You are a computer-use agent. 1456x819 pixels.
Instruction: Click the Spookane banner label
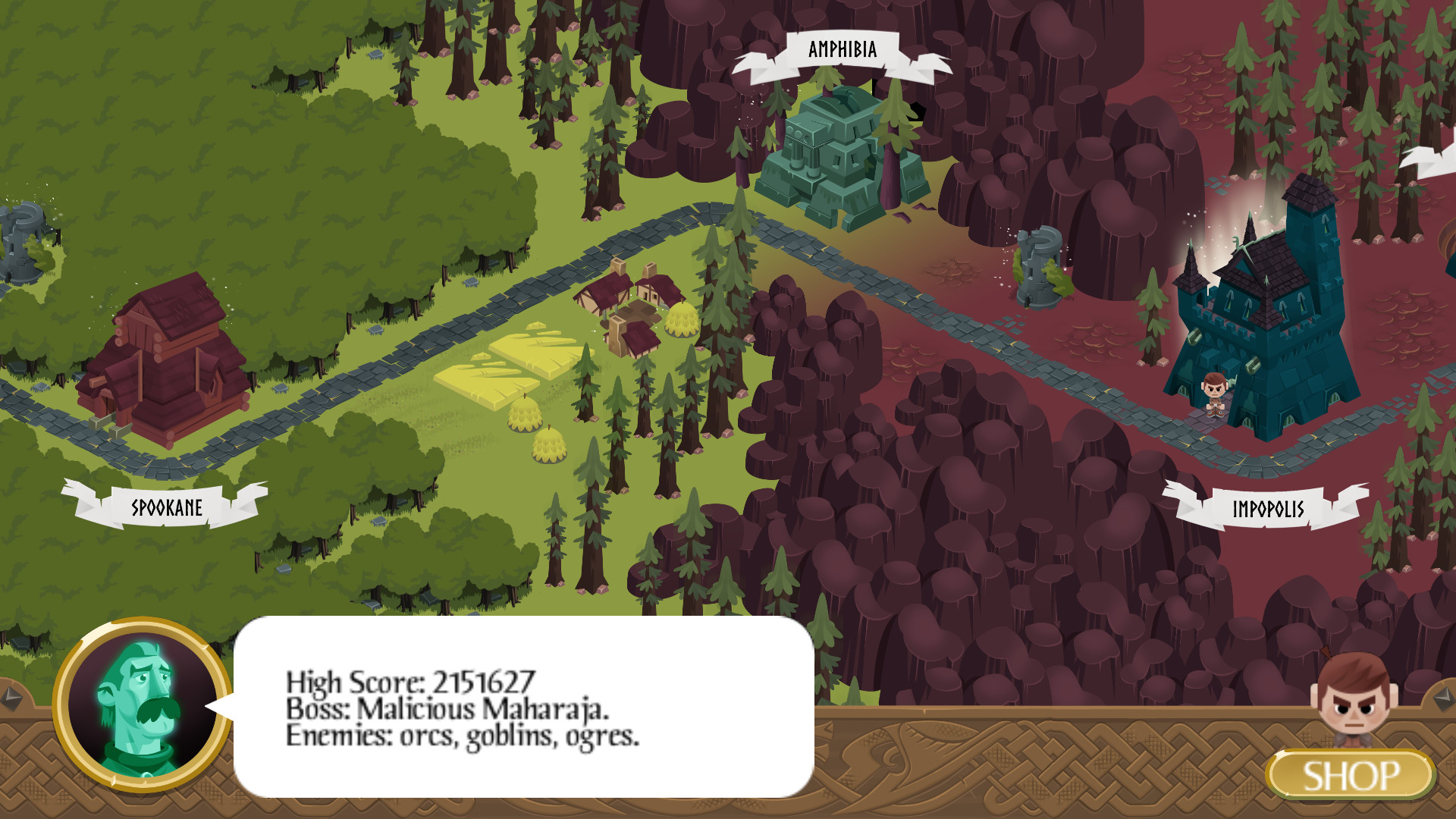pyautogui.click(x=167, y=508)
